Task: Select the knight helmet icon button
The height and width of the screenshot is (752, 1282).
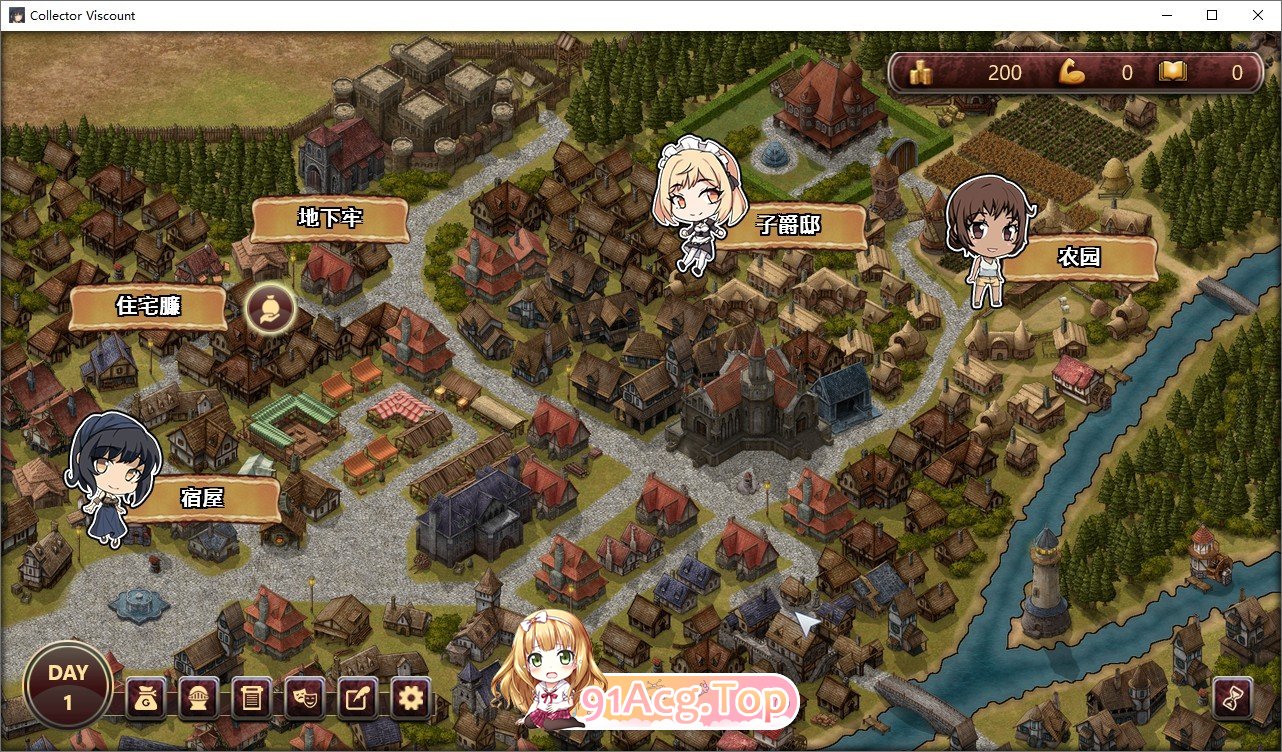Action: (199, 699)
